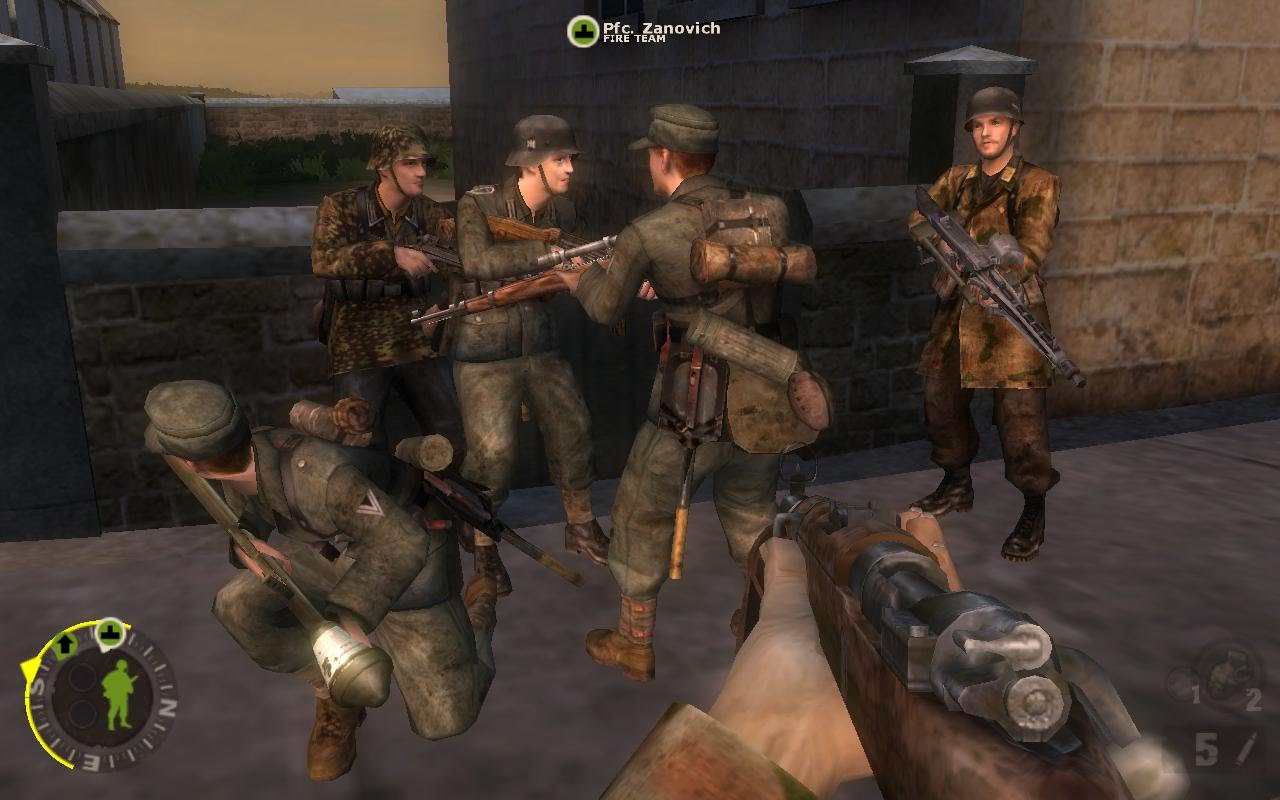Click the yellow threat arc around the compass
This screenshot has height=800, width=1280.
click(31, 668)
